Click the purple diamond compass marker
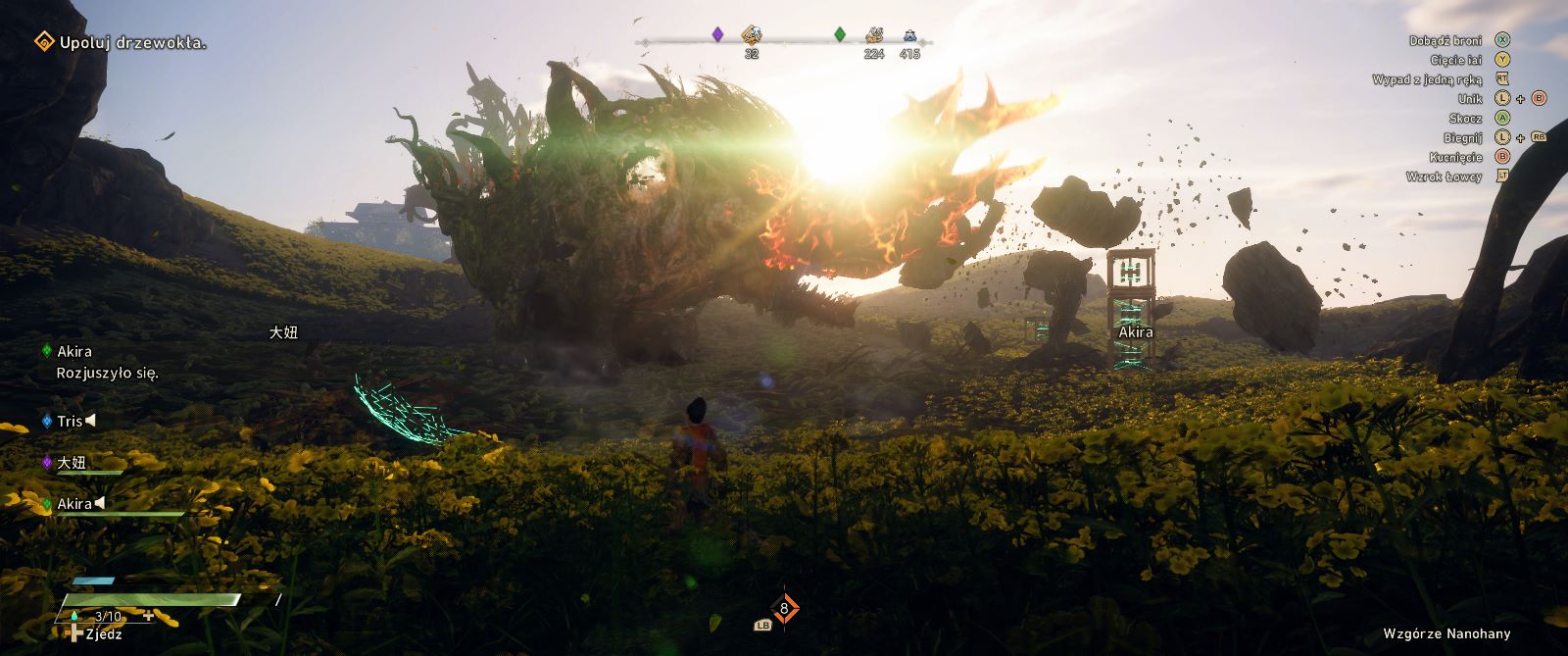Screen dimensions: 1568x656 (717, 34)
